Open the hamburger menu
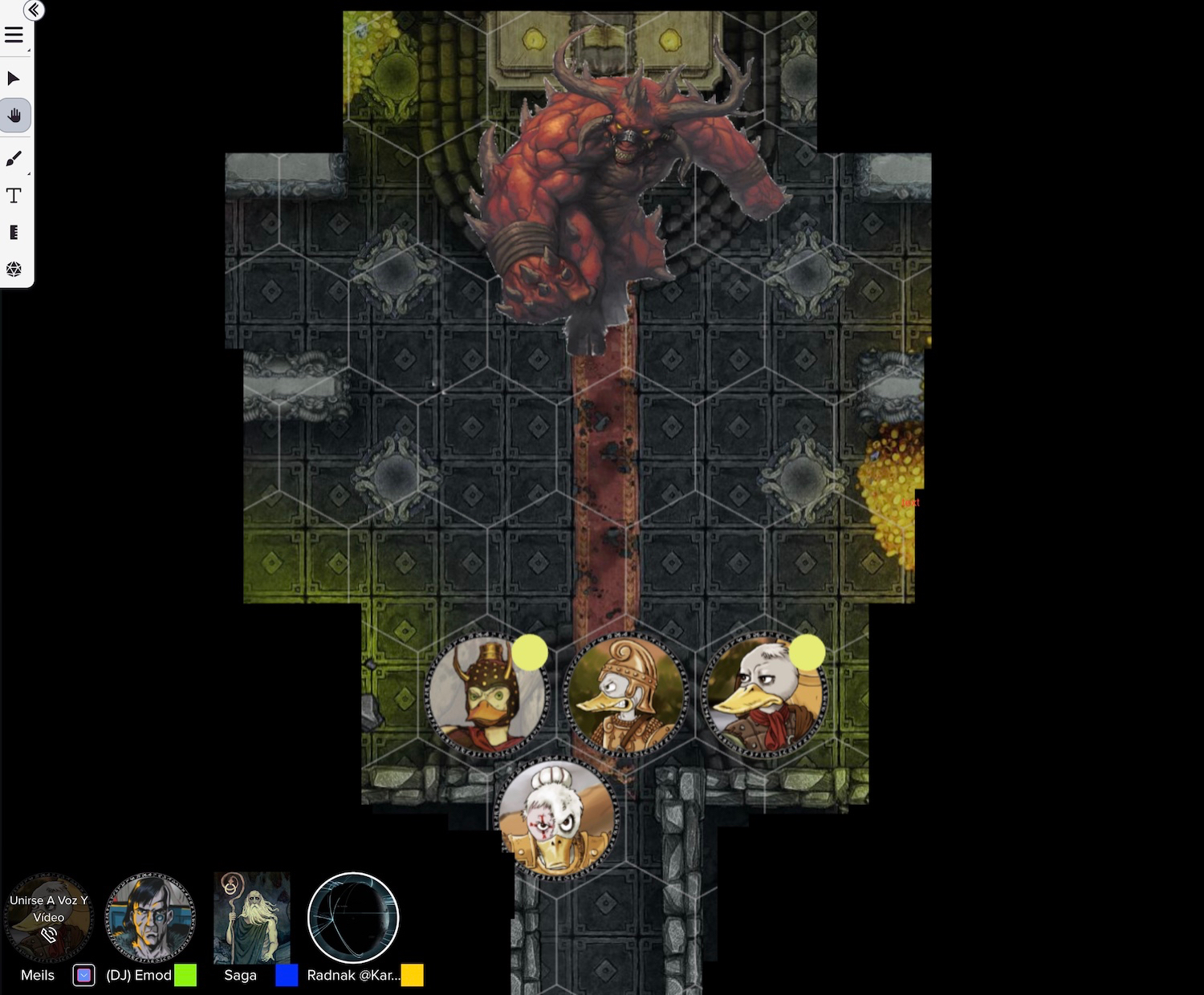The width and height of the screenshot is (1204, 995). [14, 35]
